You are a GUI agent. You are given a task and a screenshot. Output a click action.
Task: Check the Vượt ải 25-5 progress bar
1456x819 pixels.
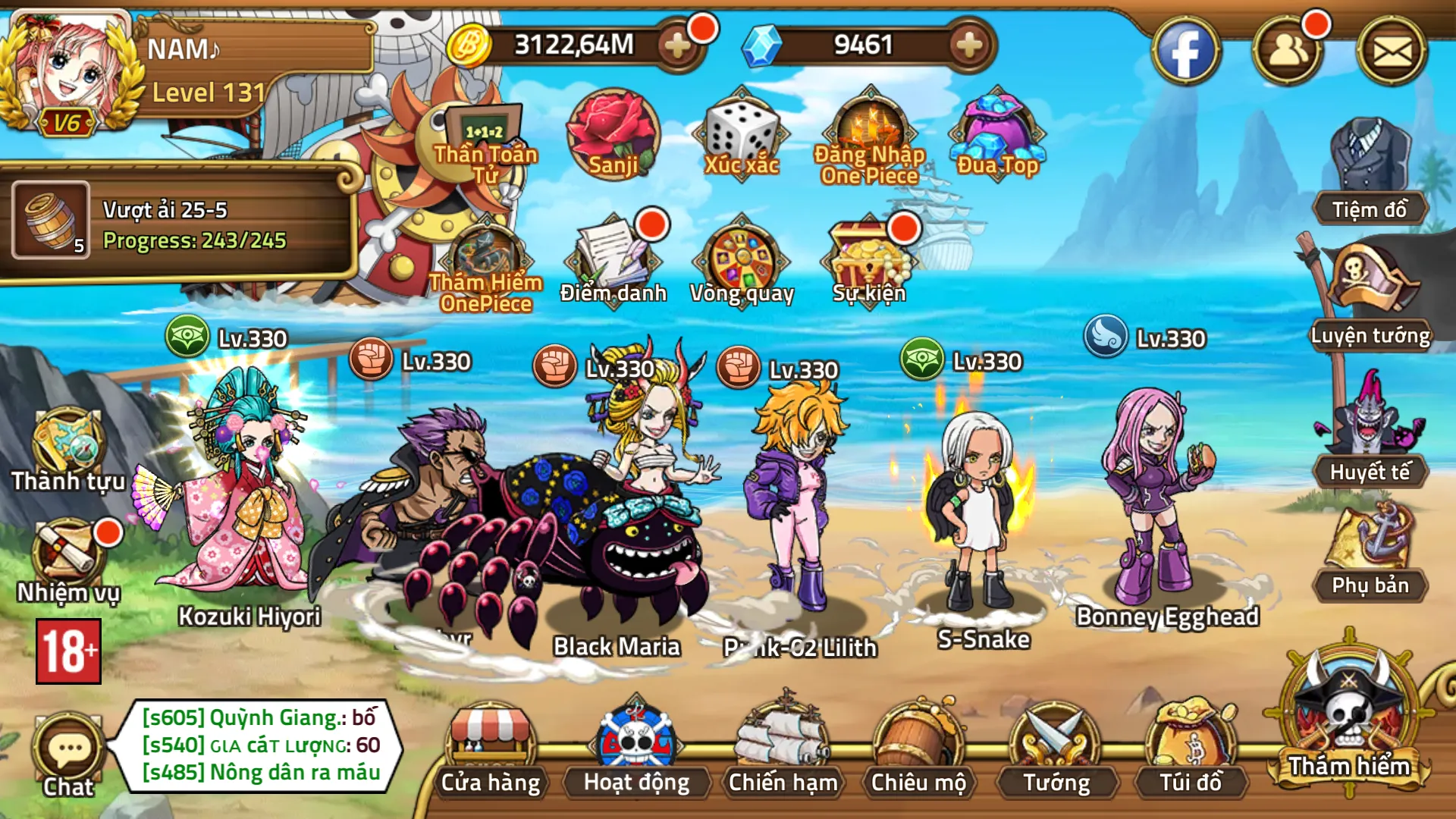190,227
